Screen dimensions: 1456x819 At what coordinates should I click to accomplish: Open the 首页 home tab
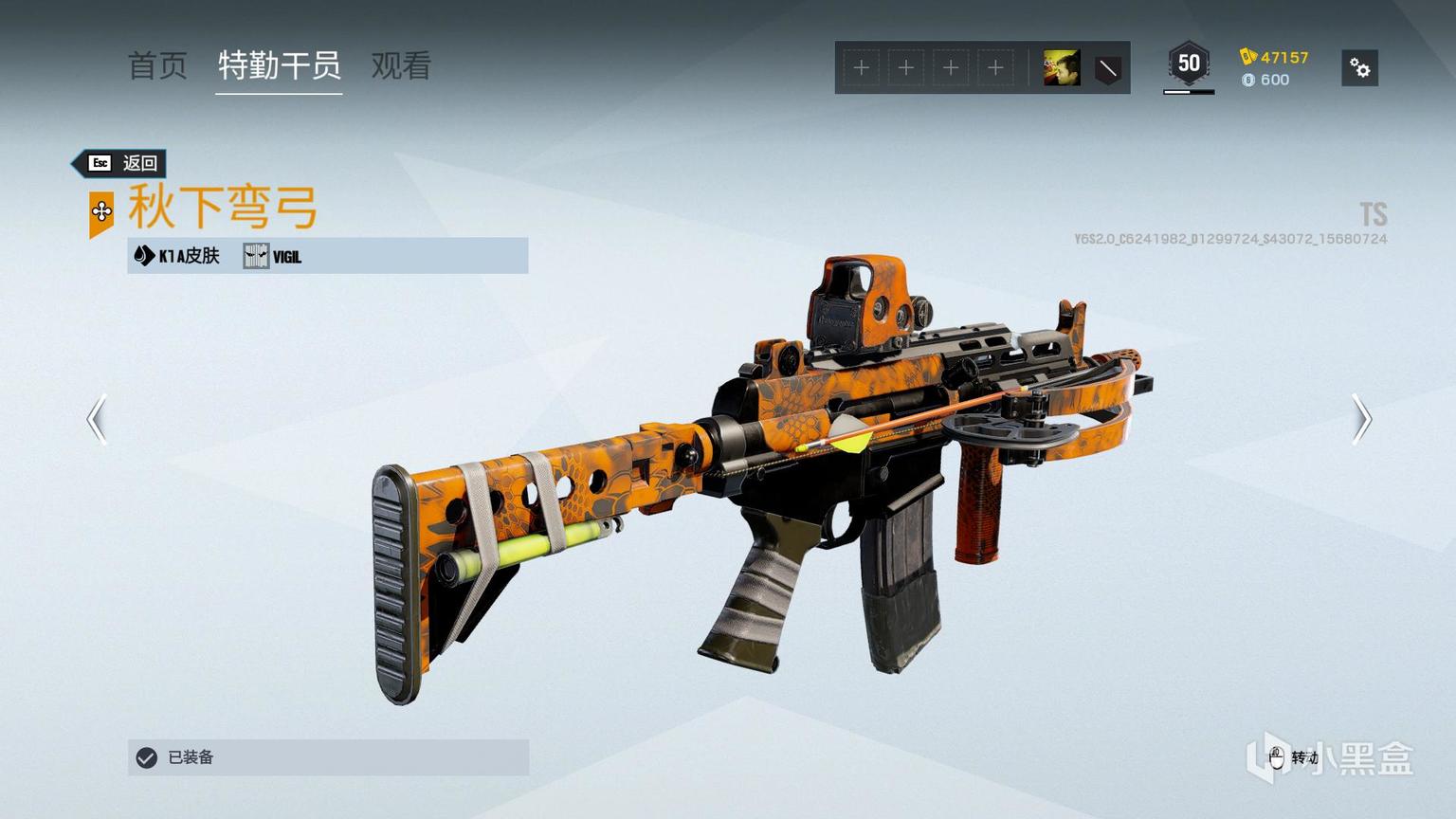click(157, 66)
